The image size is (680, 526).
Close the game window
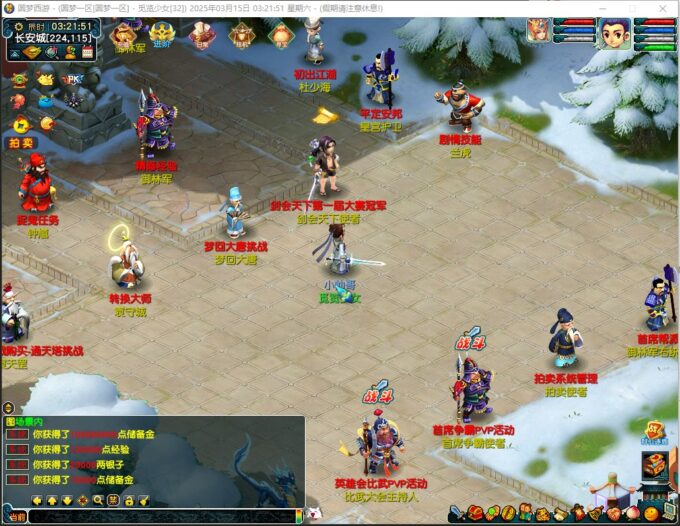point(664,8)
